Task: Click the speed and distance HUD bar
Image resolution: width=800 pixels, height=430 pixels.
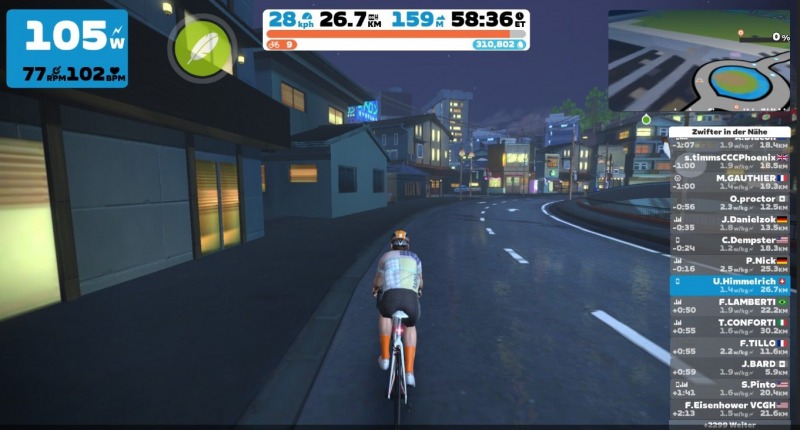Action: (x=396, y=29)
